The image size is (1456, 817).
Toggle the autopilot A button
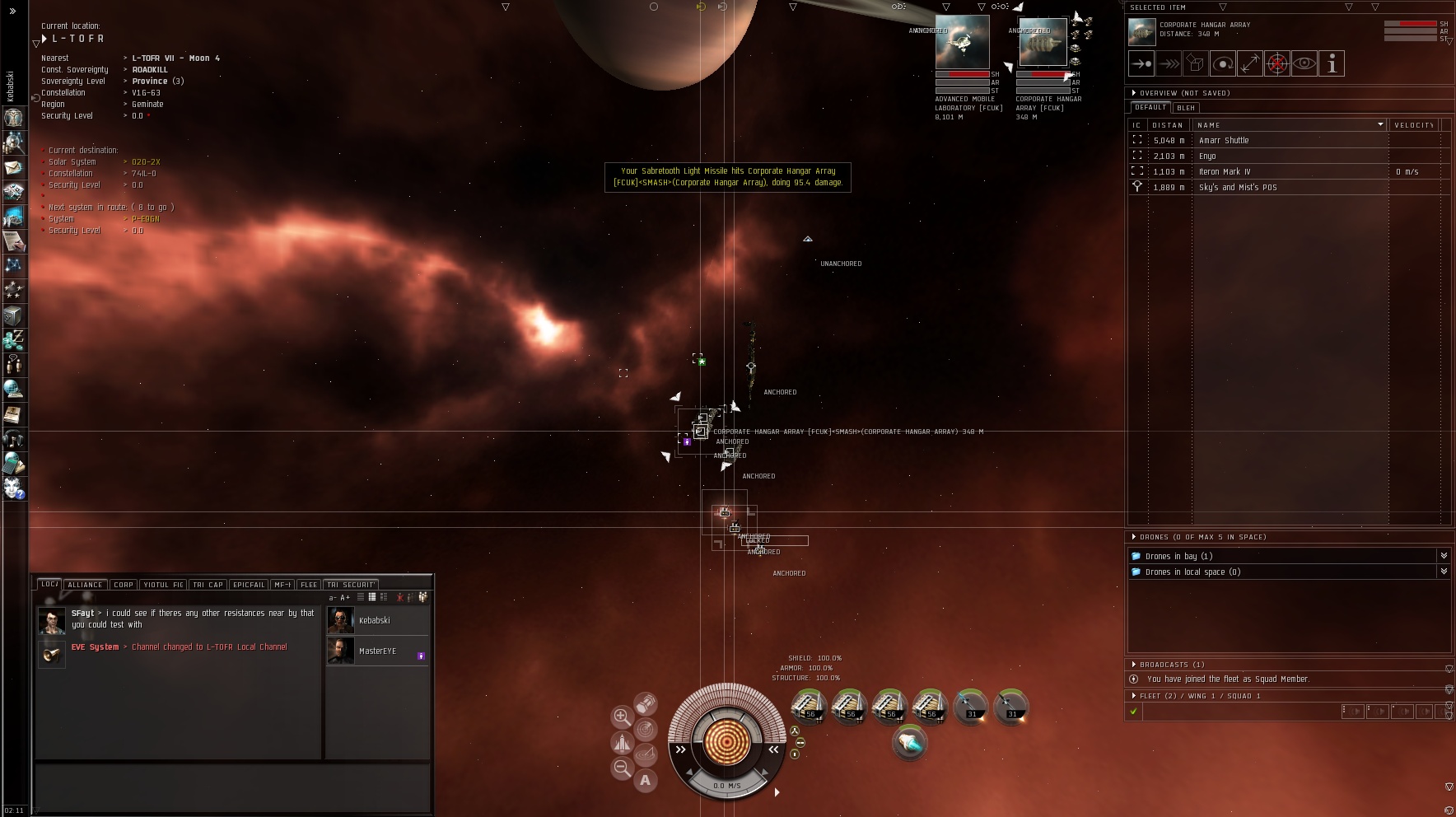(x=646, y=780)
